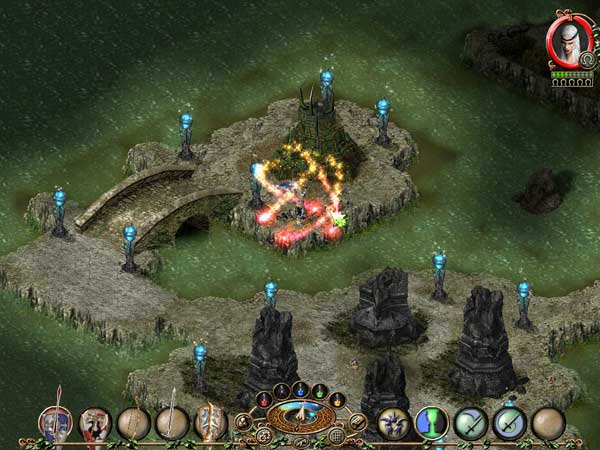Use the yellow potion on the belt
Image resolution: width=600 pixels, height=450 pixels.
coord(338,401)
